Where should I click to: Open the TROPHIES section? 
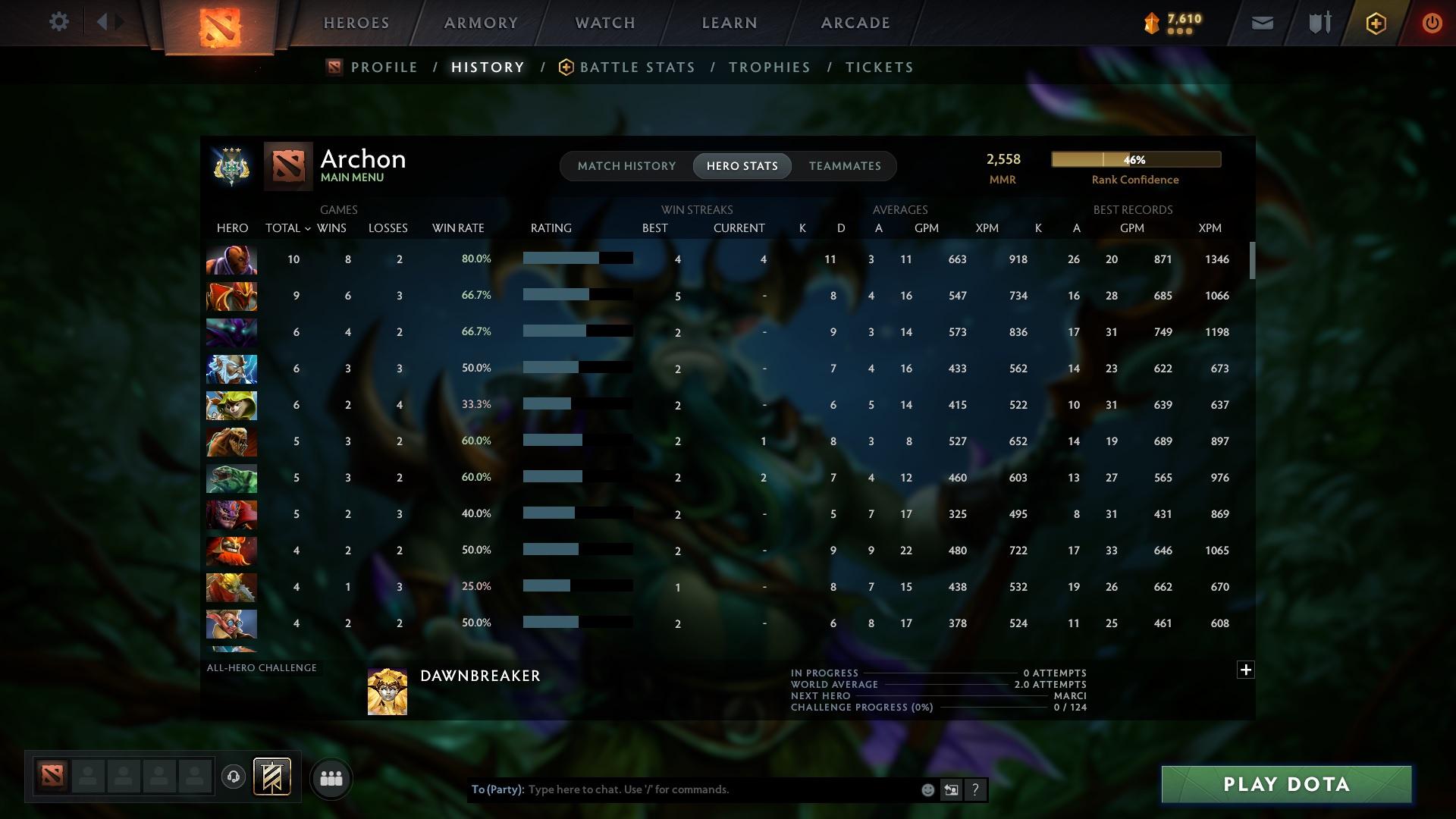coord(768,67)
